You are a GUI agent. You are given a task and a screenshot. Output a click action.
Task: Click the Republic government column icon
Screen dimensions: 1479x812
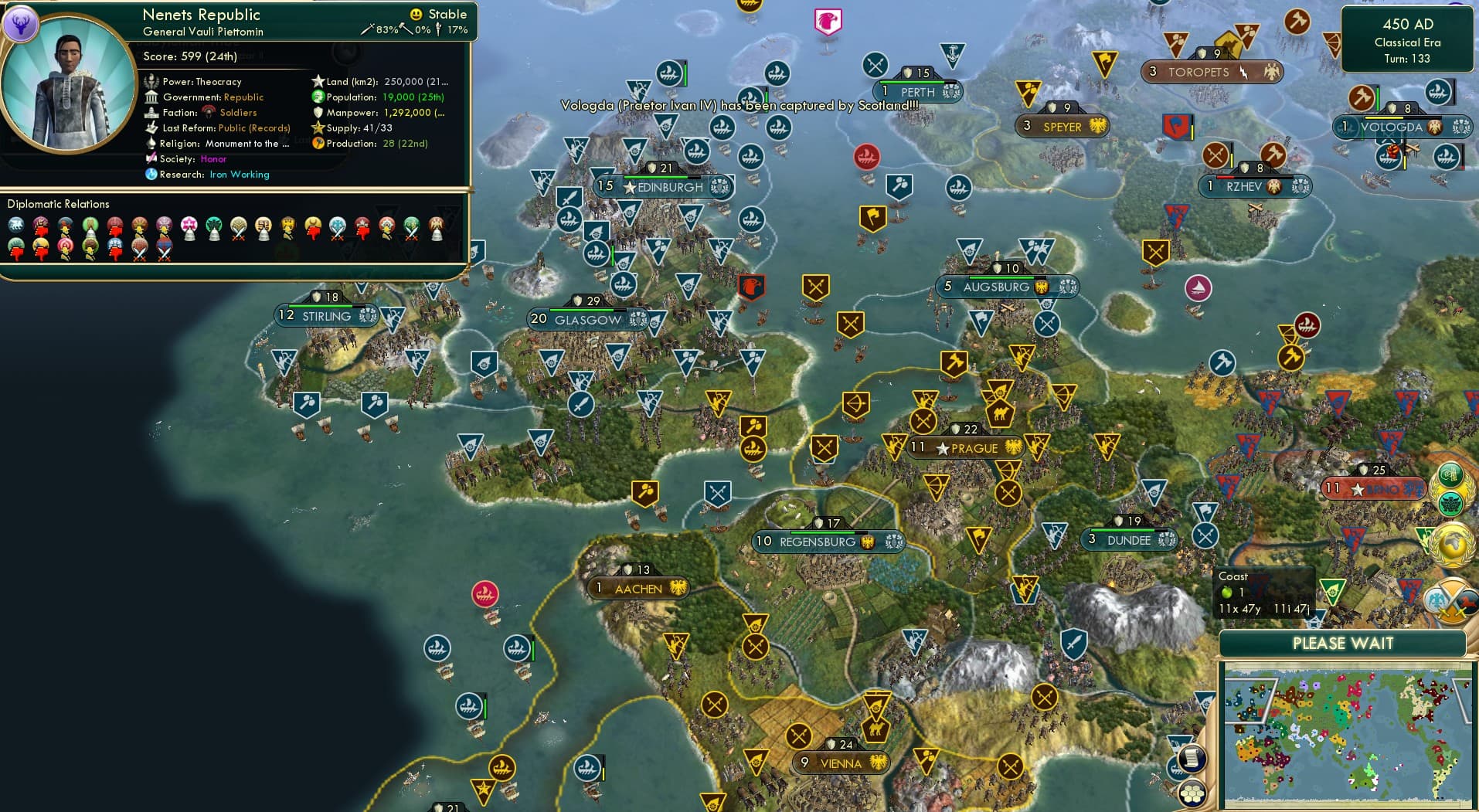(x=152, y=97)
